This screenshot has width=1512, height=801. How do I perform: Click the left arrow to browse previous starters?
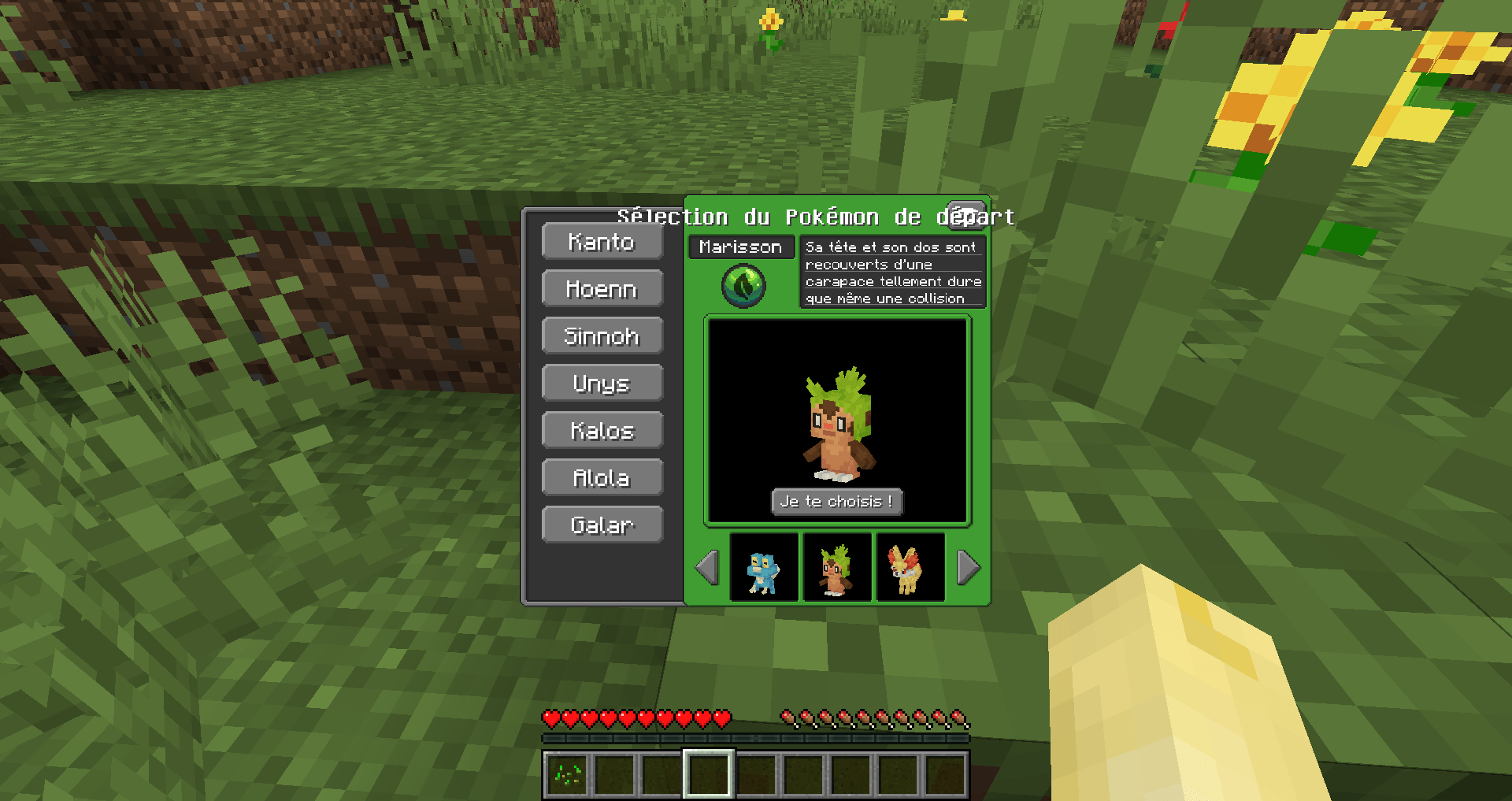tap(706, 566)
